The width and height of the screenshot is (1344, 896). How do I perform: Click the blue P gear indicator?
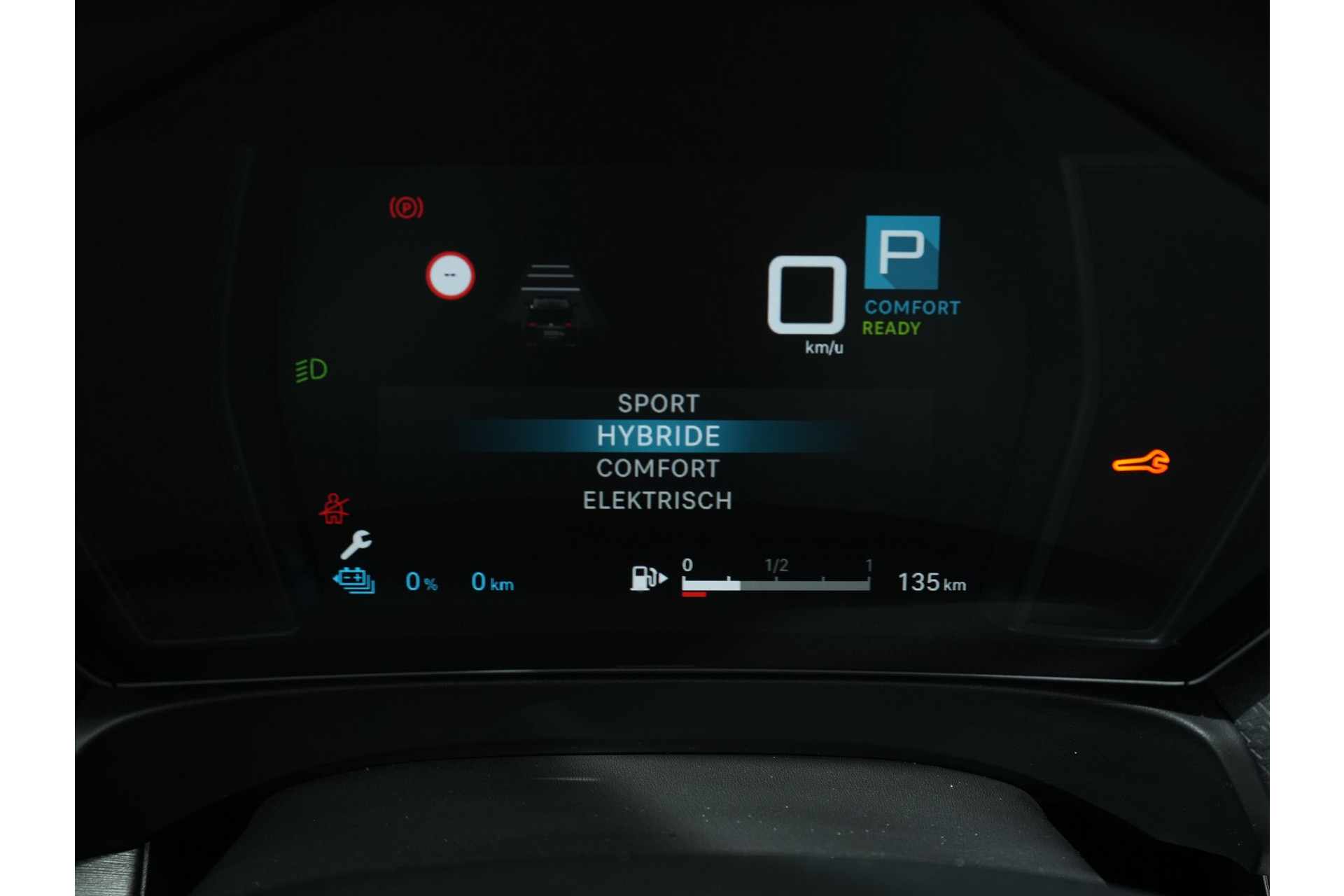pos(902,253)
